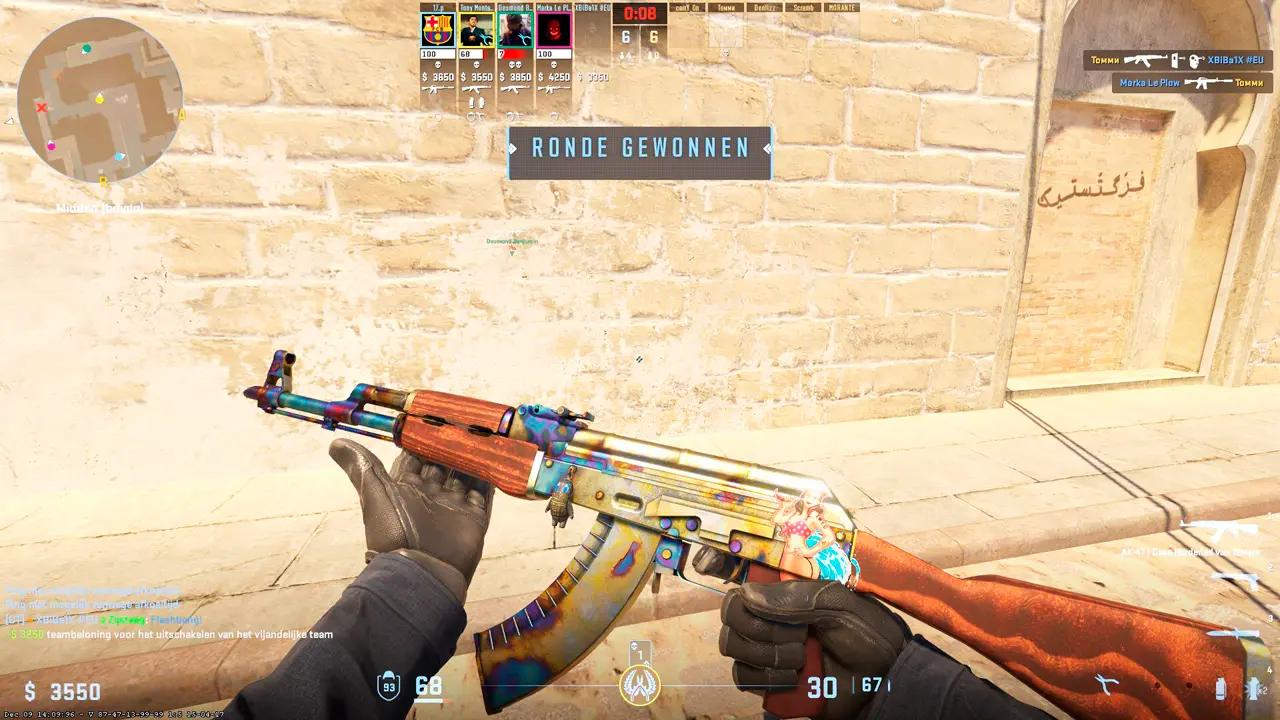Select the knife weapon slot
The image size is (1280, 720).
[x=1237, y=634]
